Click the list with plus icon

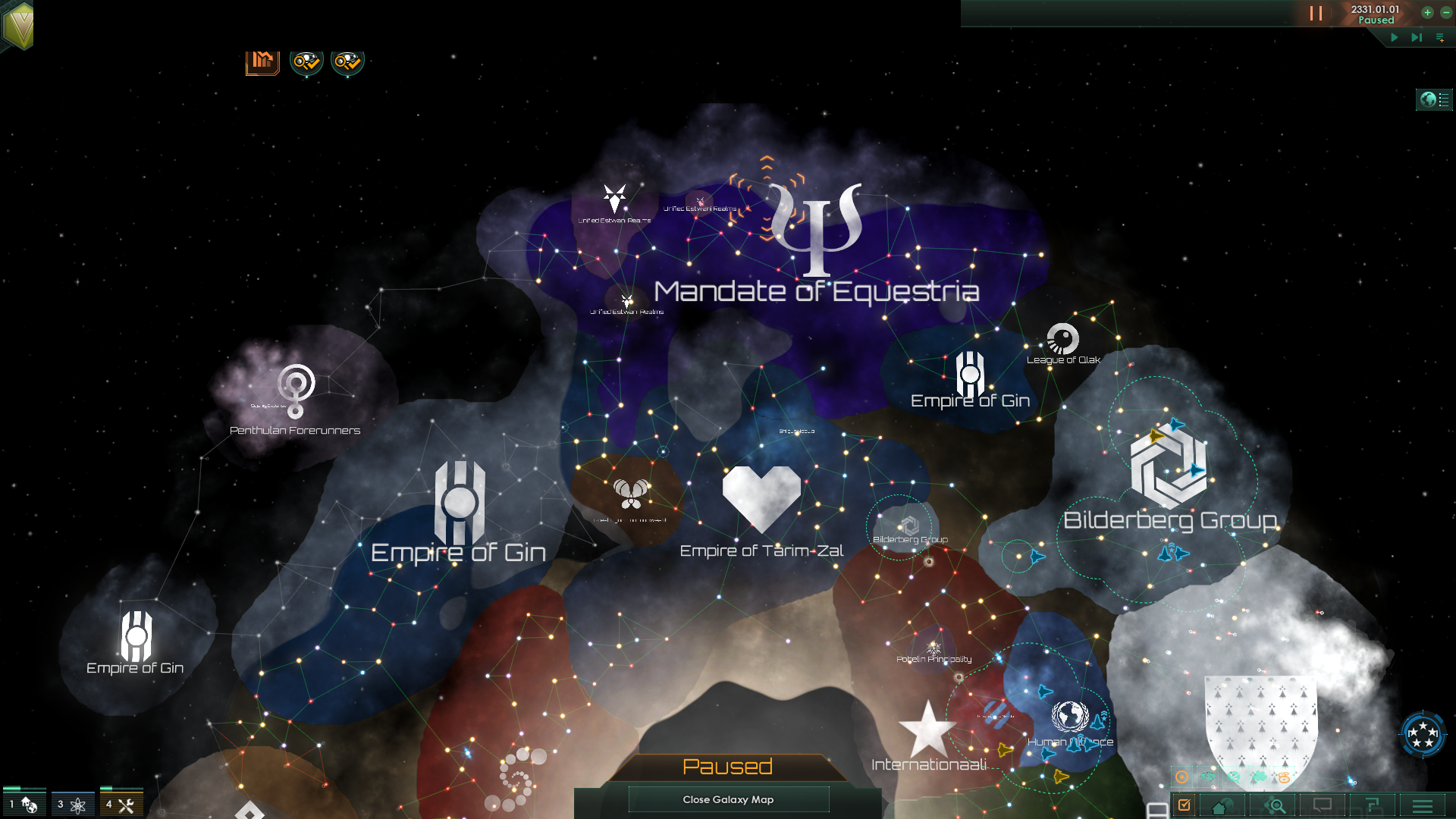(x=1440, y=37)
